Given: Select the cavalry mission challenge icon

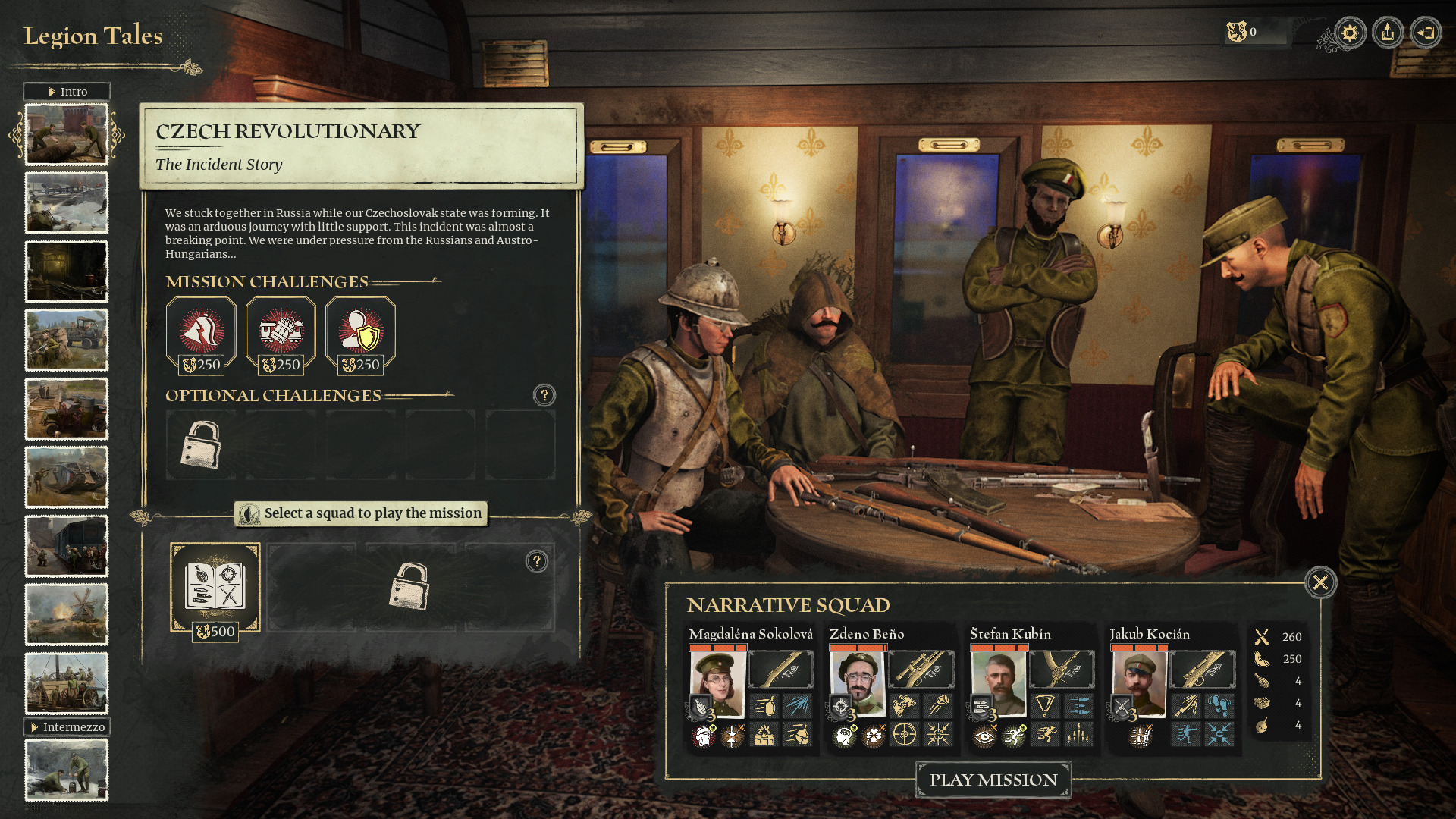Looking at the screenshot, I should 201,332.
